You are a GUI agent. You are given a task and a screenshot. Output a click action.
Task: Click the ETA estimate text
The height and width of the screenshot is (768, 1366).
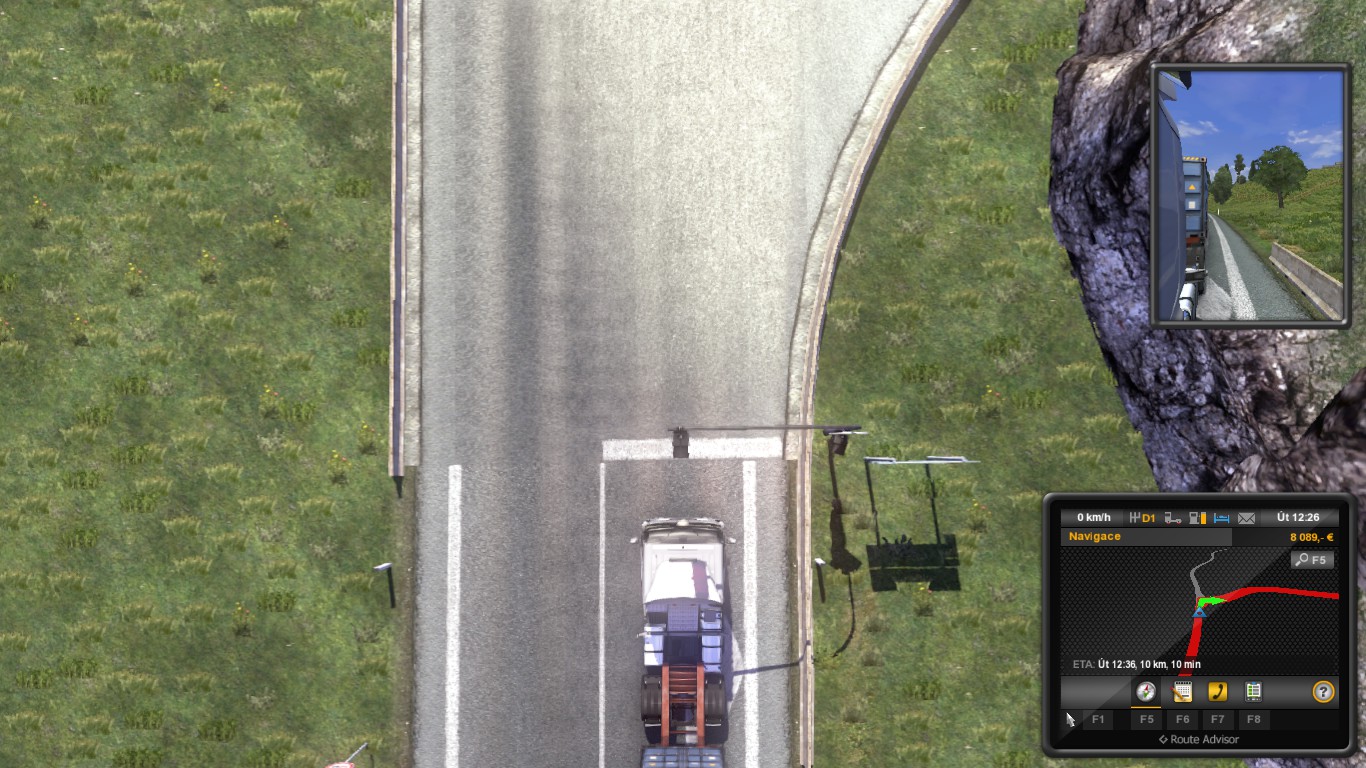(1137, 662)
